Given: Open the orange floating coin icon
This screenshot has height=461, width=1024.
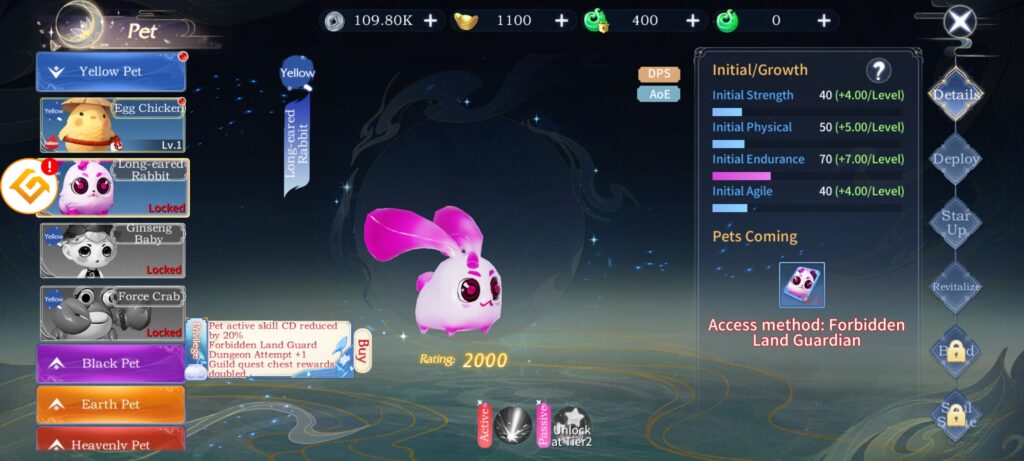Looking at the screenshot, I should [27, 186].
